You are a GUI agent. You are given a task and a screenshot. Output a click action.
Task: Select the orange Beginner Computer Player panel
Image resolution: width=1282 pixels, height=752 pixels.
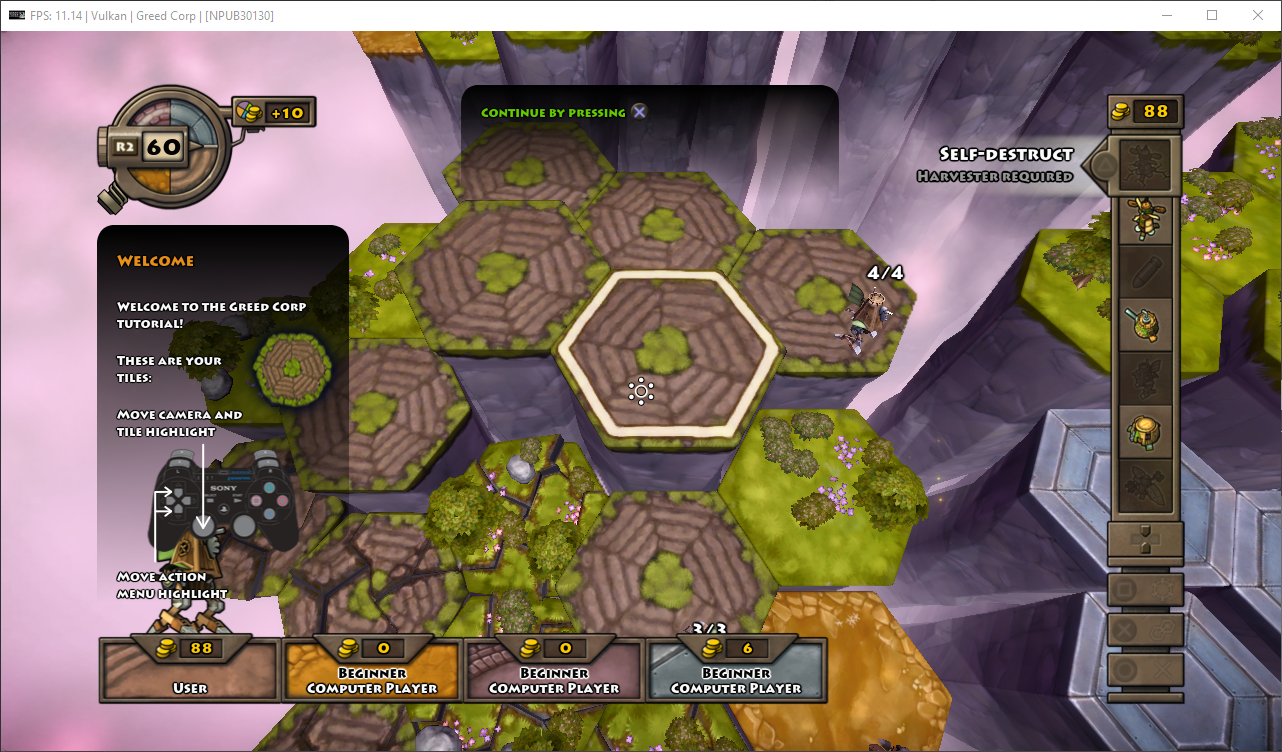pyautogui.click(x=372, y=670)
